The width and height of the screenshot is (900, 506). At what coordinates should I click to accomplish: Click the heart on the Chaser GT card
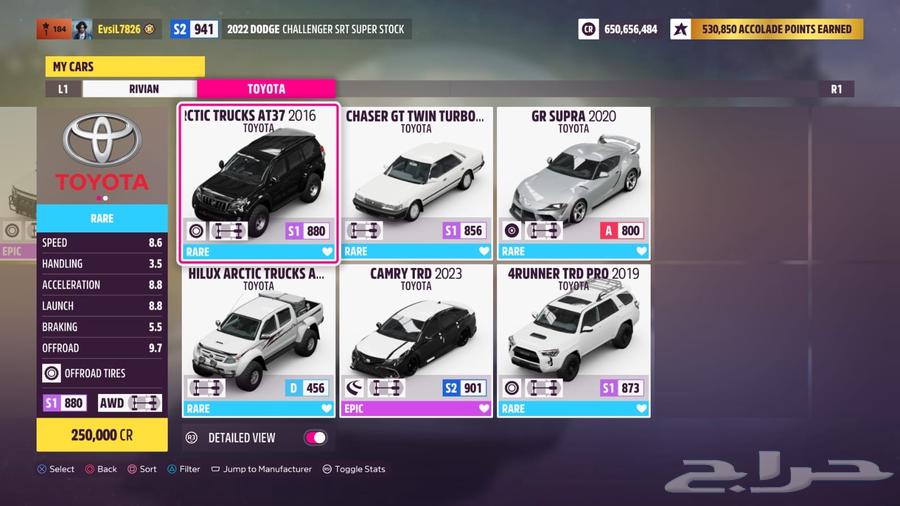(x=484, y=251)
